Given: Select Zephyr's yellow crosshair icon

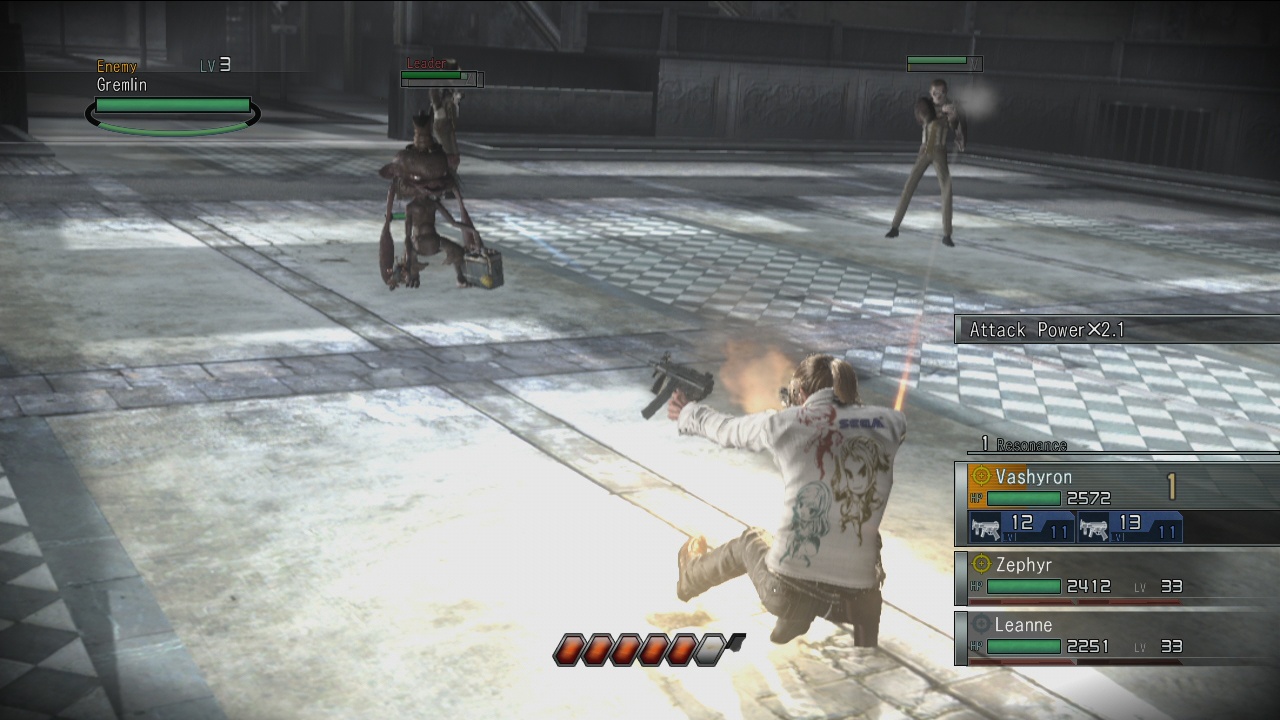Looking at the screenshot, I should pyautogui.click(x=982, y=564).
